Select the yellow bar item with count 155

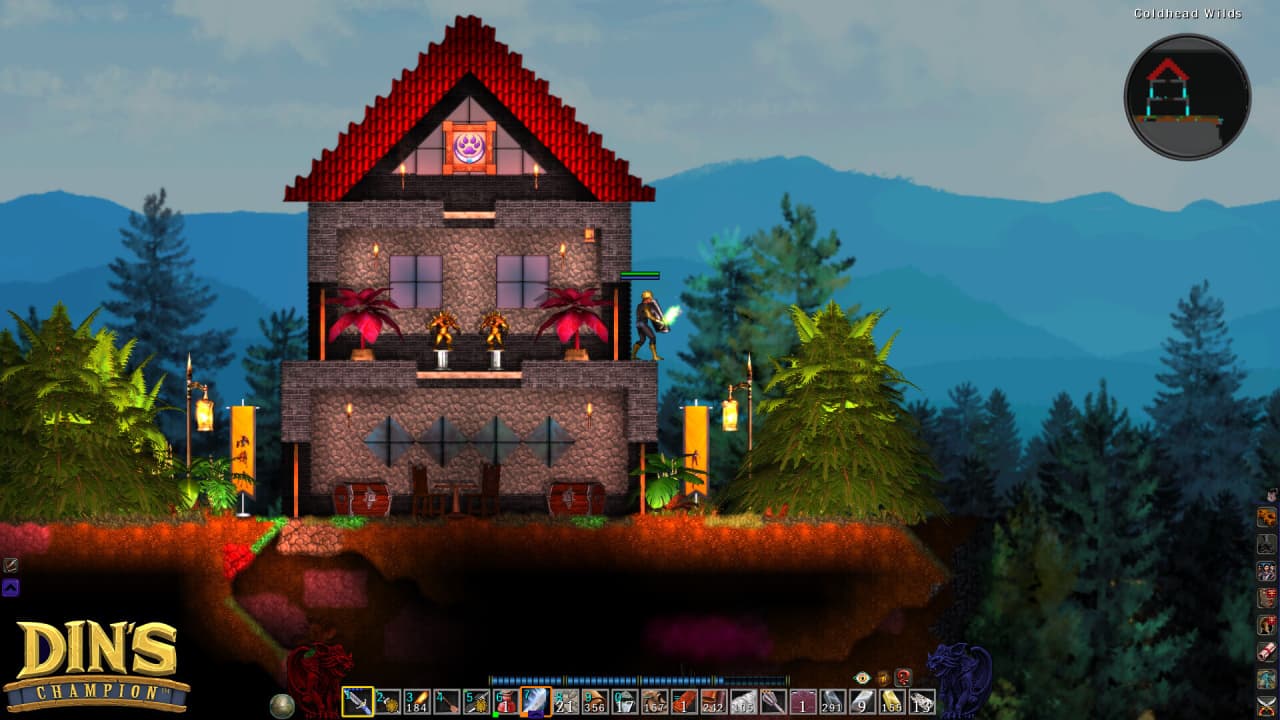click(892, 702)
